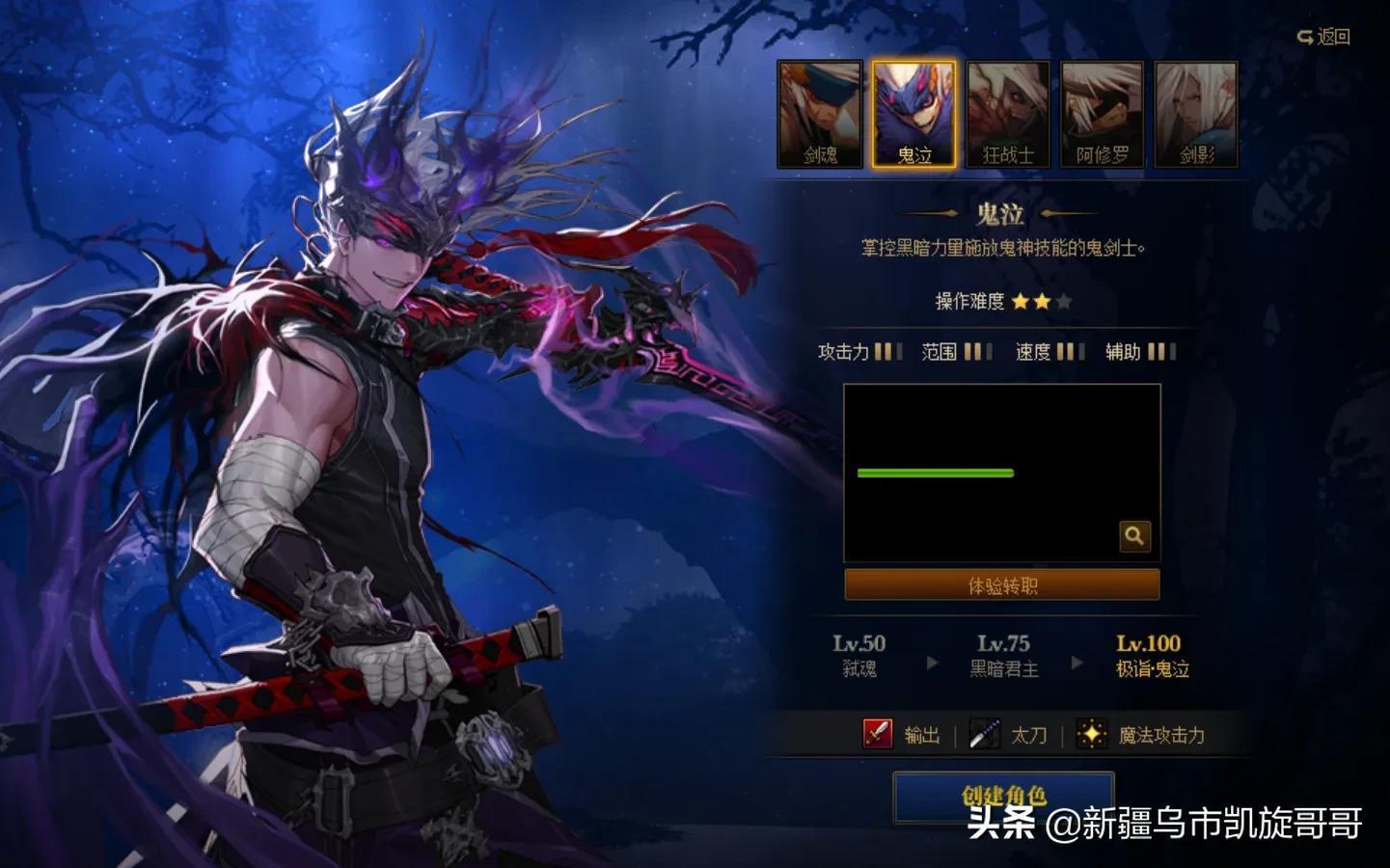This screenshot has height=868, width=1390.
Task: Start the 体验转职 class trial
Action: [x=1002, y=584]
